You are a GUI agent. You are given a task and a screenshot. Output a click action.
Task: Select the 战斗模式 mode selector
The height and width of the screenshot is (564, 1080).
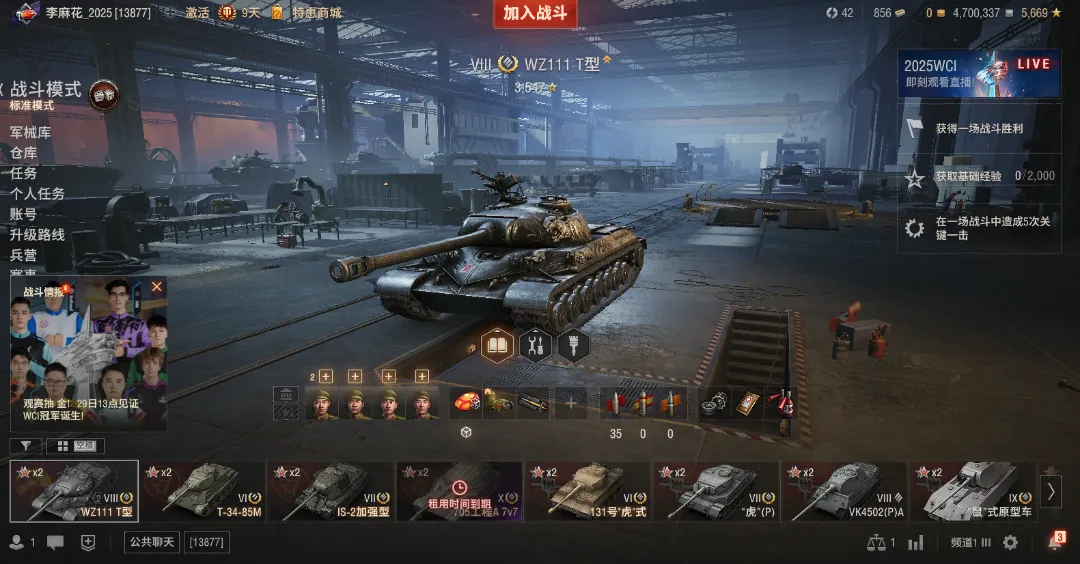coord(46,90)
